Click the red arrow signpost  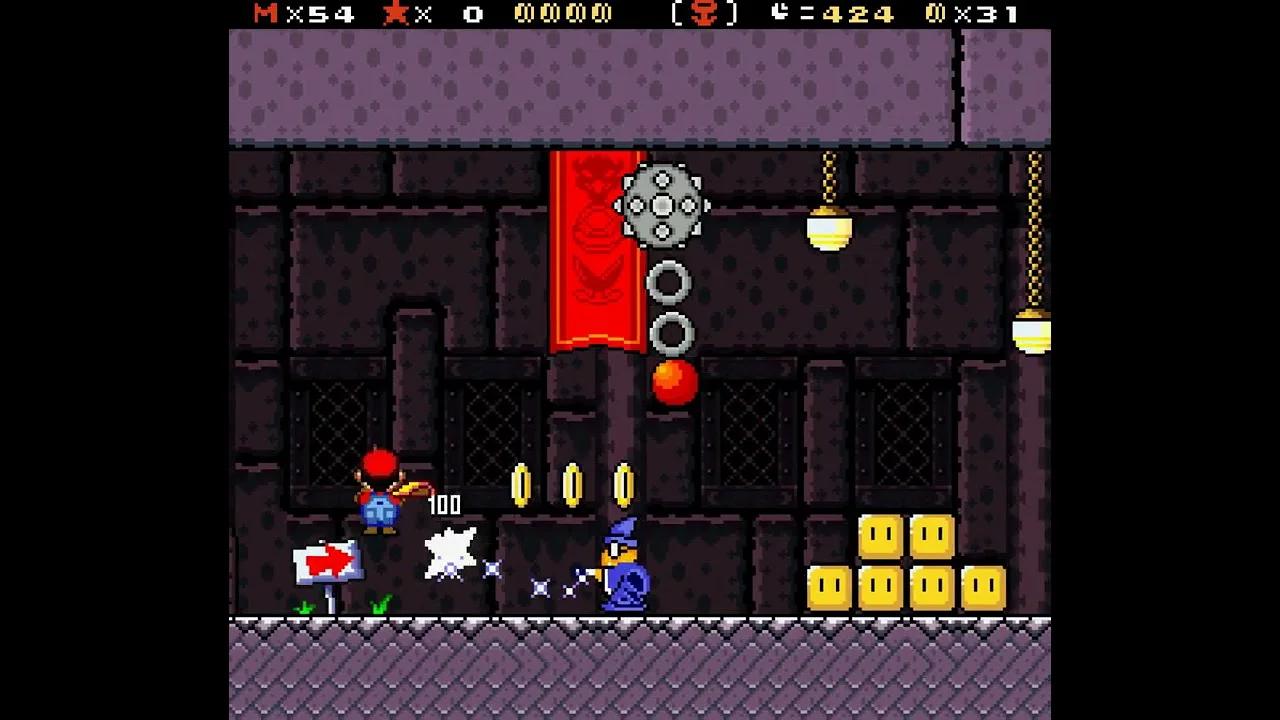click(328, 562)
